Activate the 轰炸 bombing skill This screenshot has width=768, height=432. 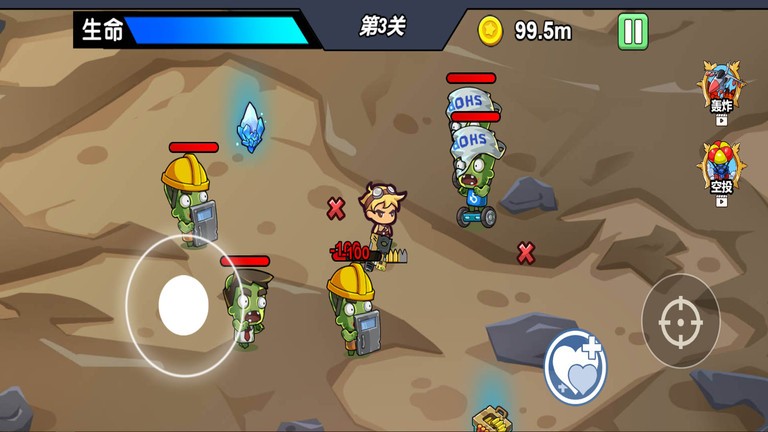[x=721, y=88]
